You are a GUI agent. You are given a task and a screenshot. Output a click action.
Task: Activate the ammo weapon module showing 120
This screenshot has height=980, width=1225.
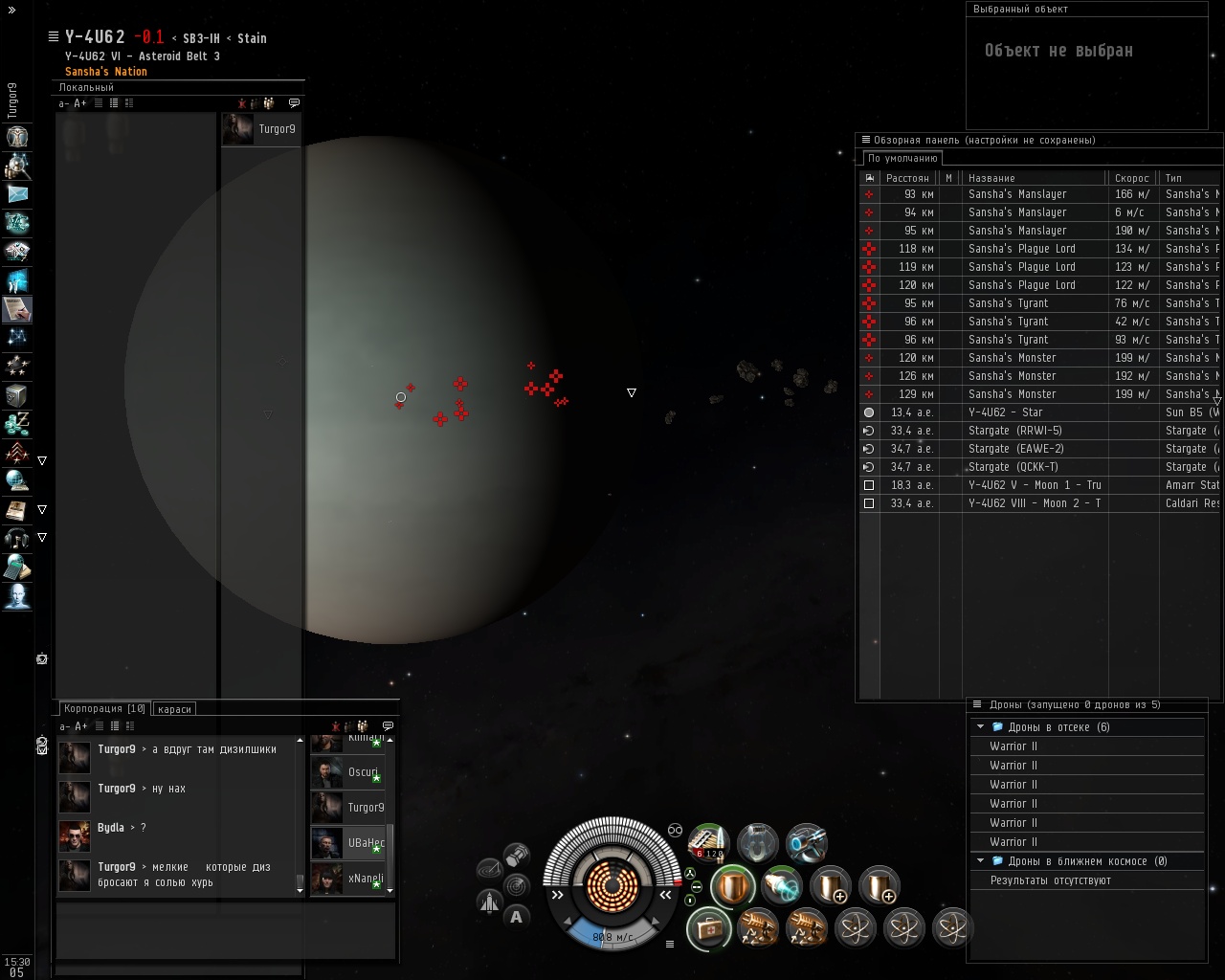708,843
